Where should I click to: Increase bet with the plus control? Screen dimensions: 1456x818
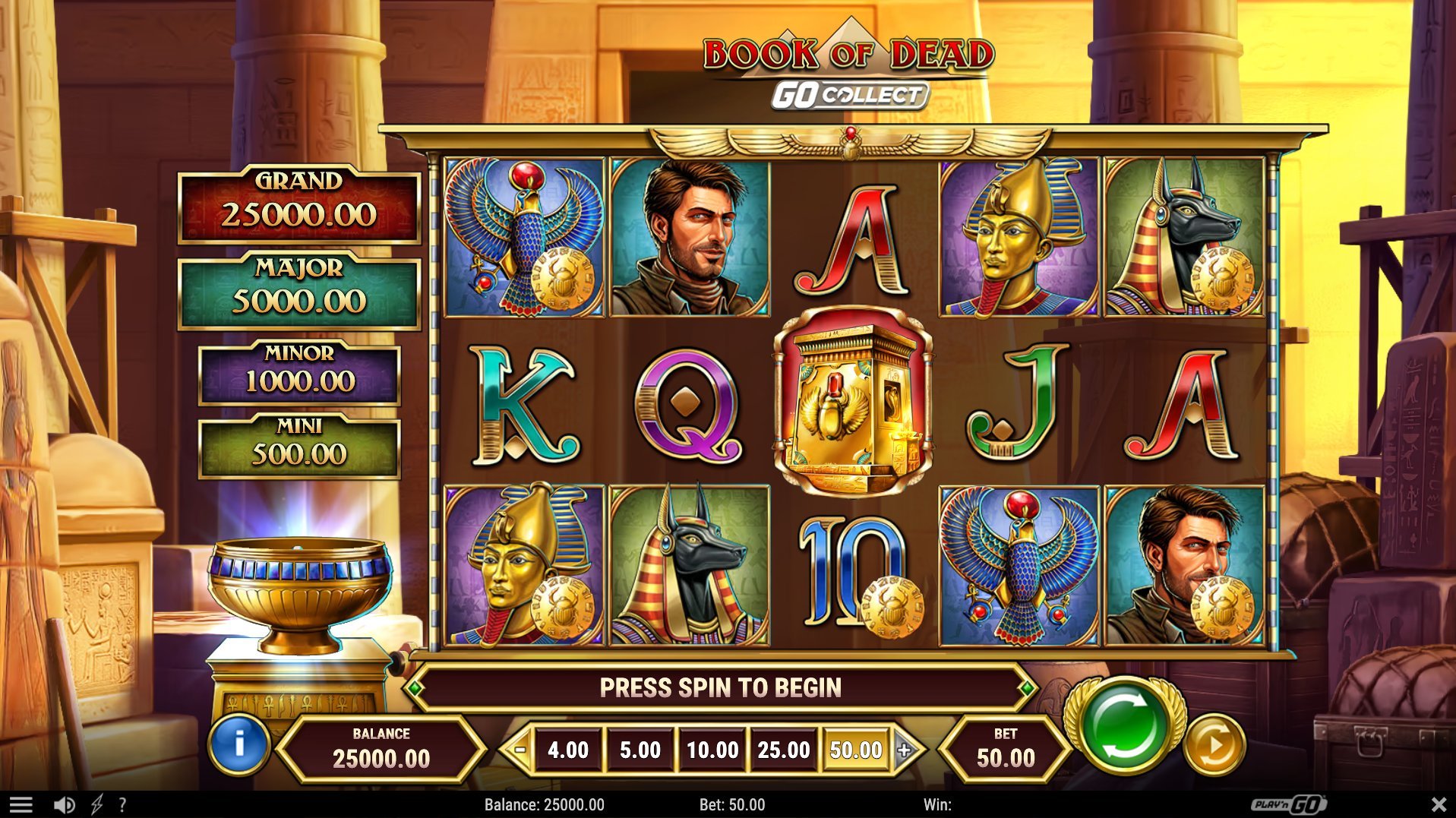[904, 750]
